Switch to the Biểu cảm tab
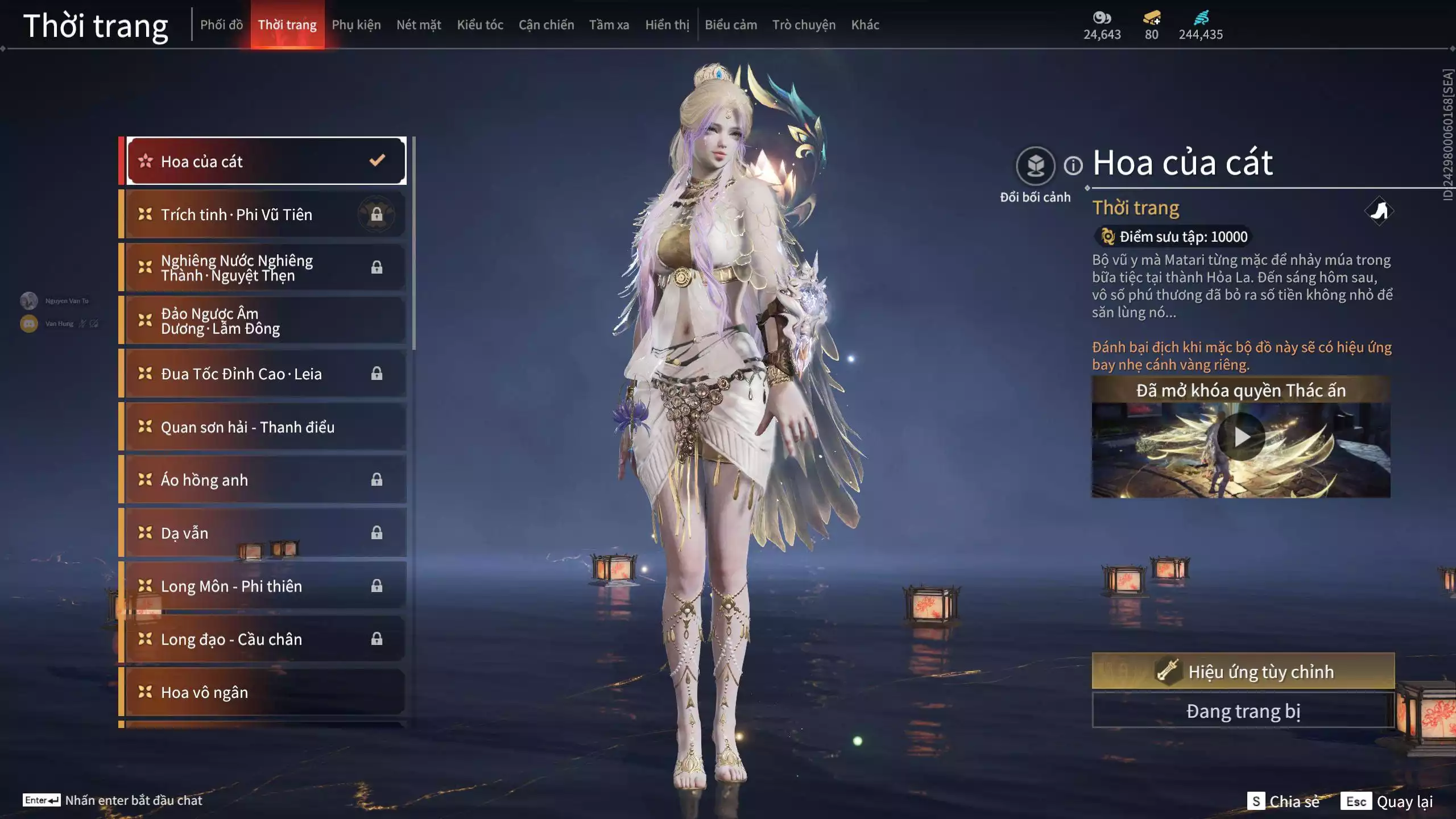Viewport: 1456px width, 819px height. point(731,25)
